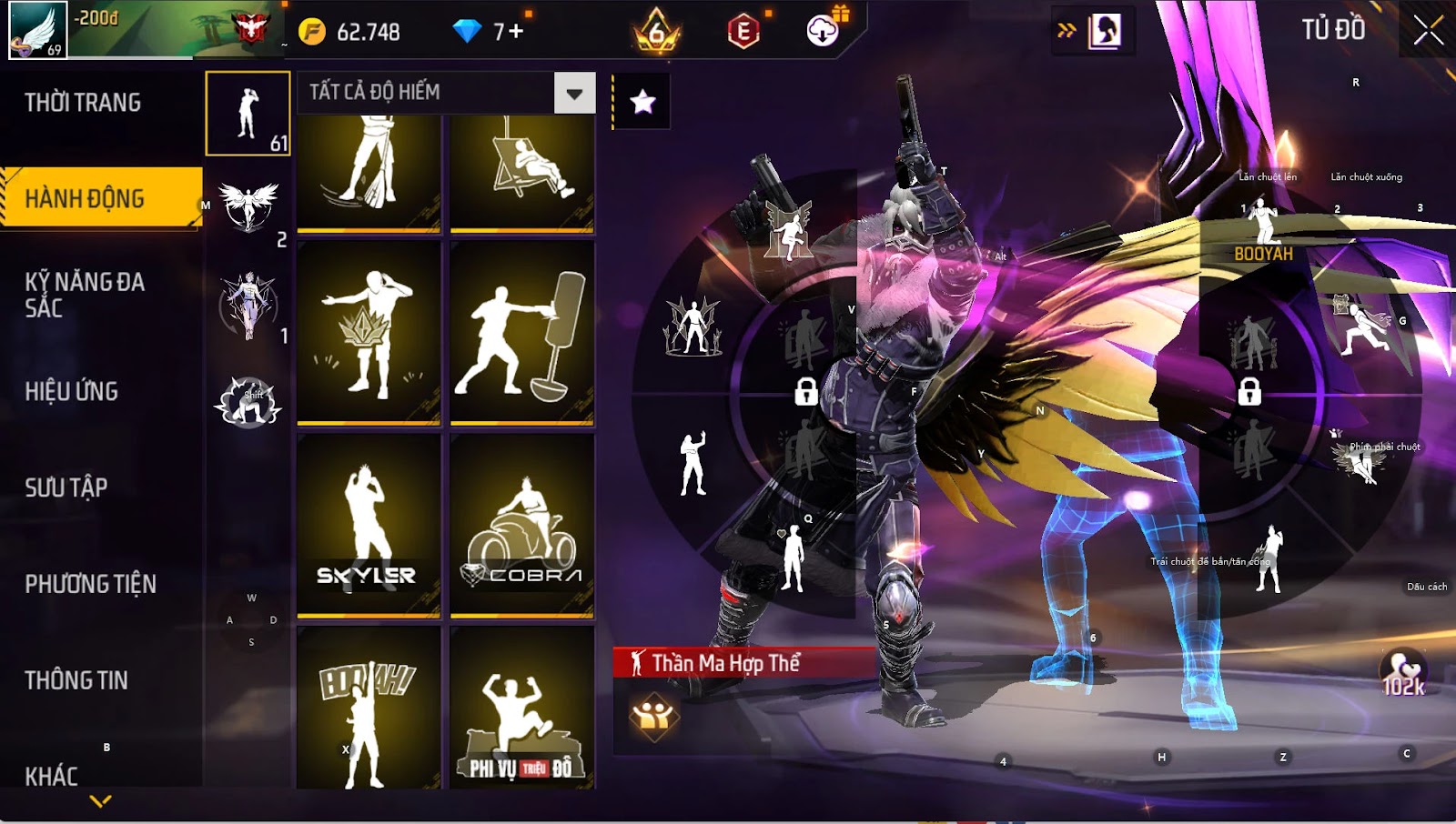Open the Hiệu Ứng category
This screenshot has width=1456, height=824.
[72, 391]
